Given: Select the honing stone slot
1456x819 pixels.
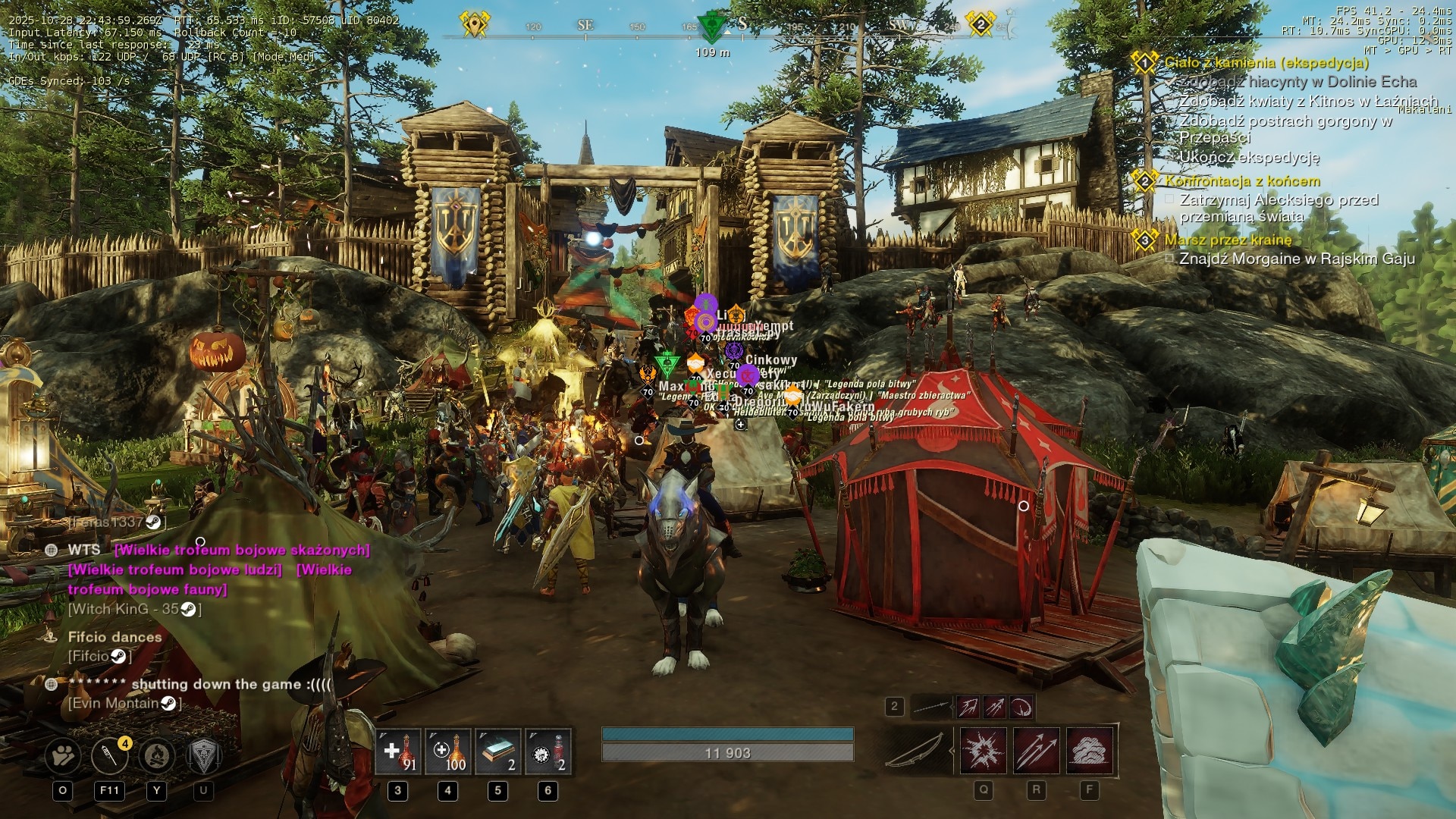Looking at the screenshot, I should 497,752.
